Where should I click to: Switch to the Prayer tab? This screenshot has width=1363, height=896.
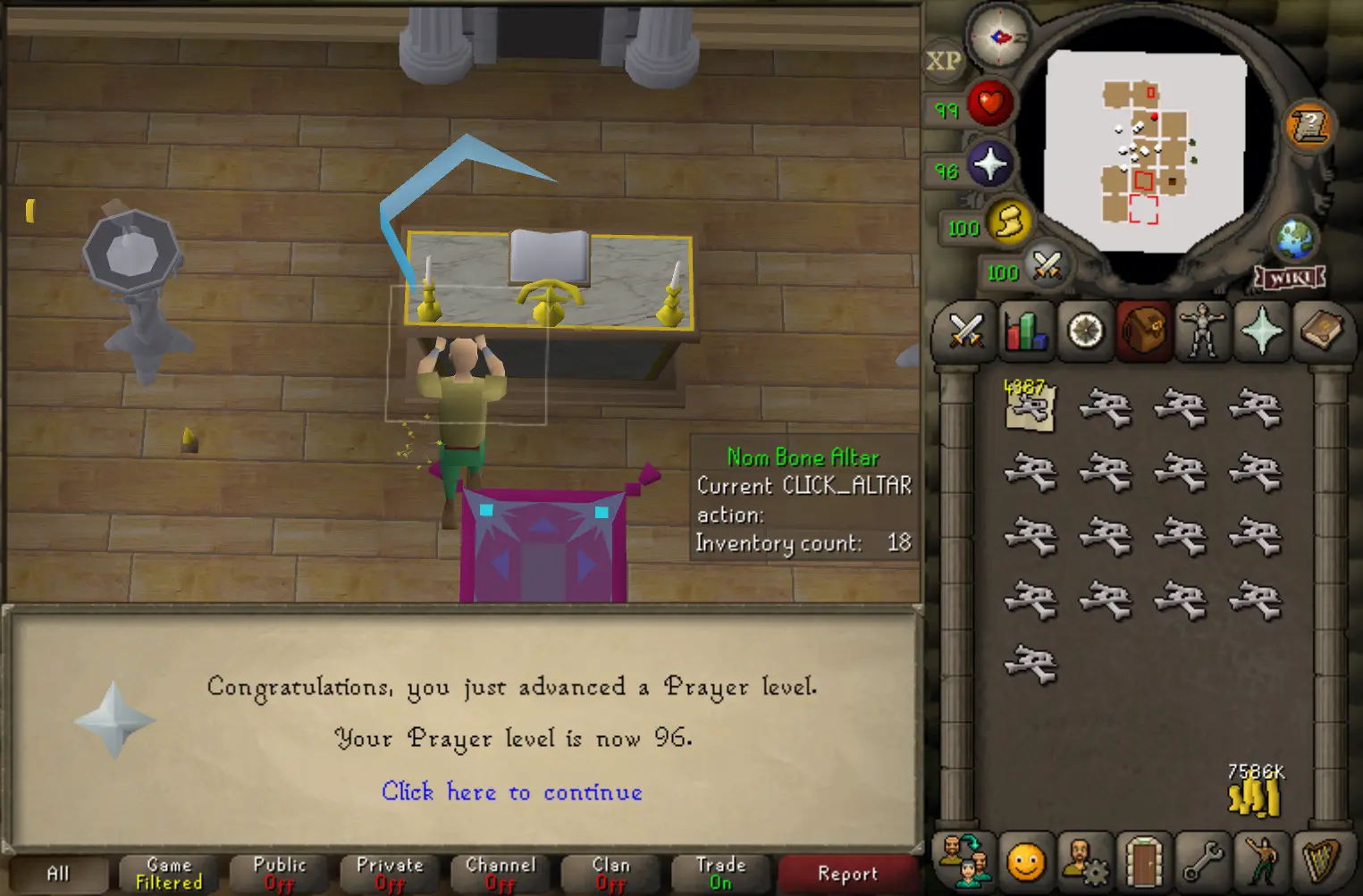point(1261,331)
